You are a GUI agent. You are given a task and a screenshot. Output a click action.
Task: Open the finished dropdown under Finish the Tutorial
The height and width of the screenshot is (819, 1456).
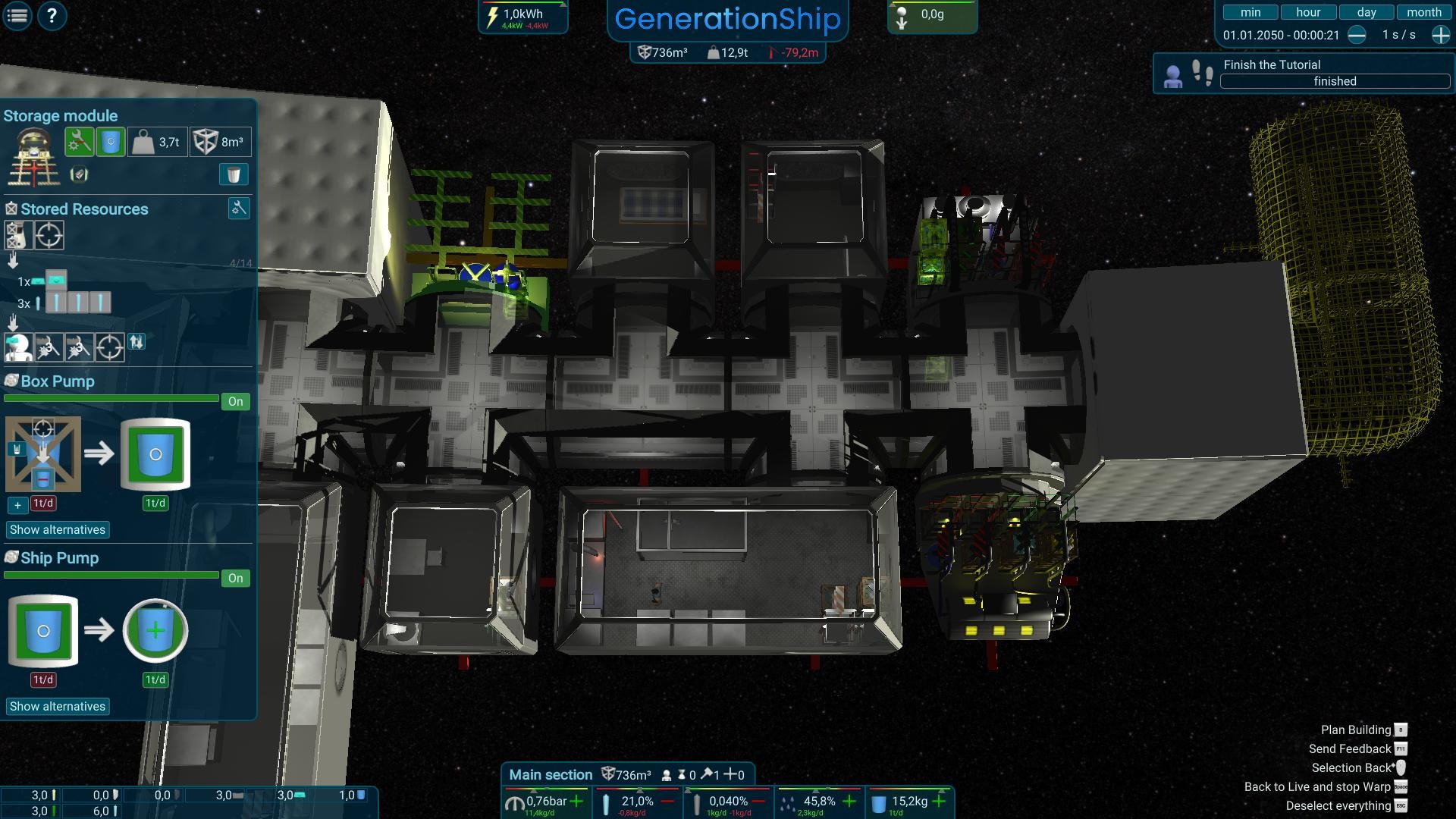[x=1335, y=81]
